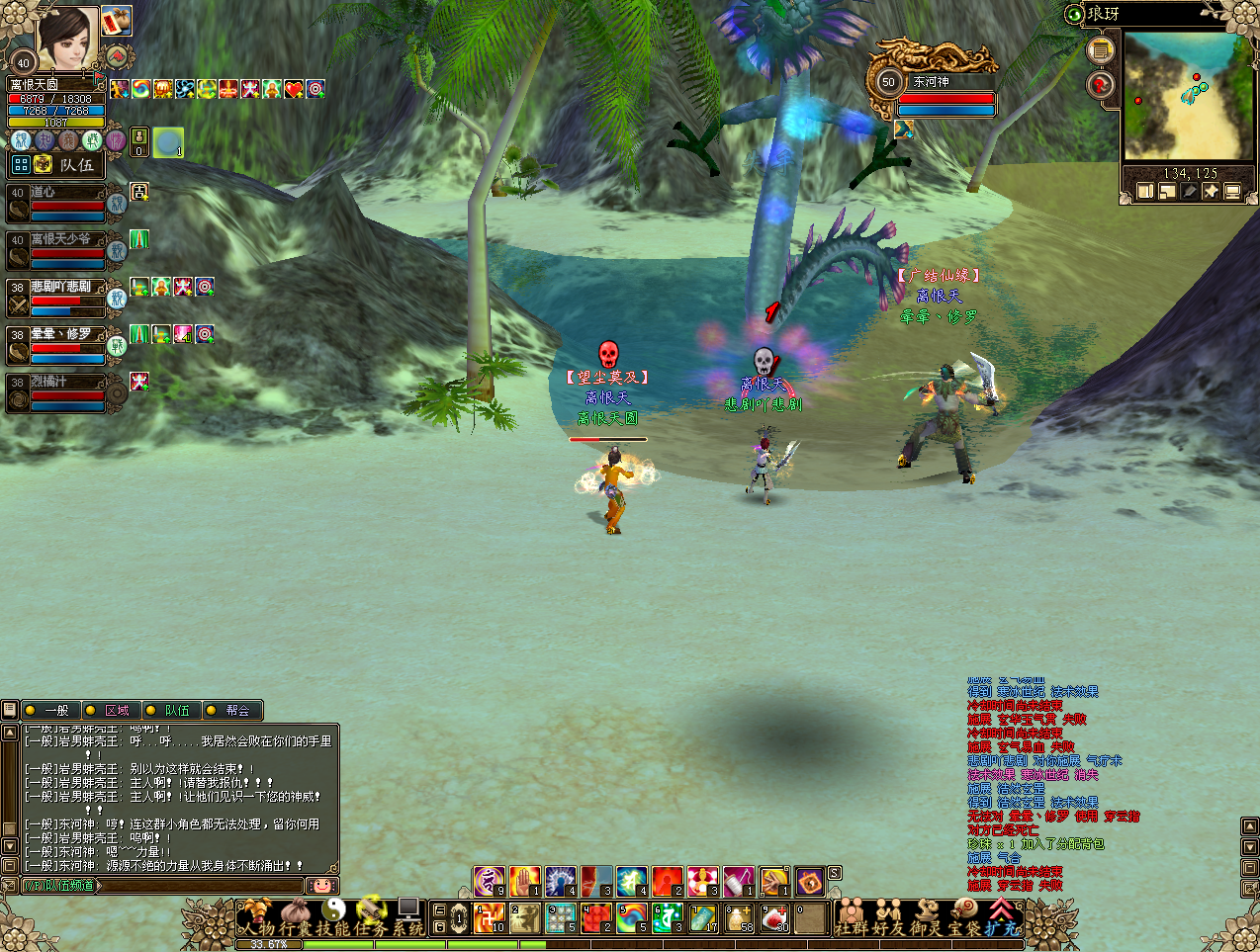
Task: Open the 行囊 inventory bag
Action: (x=295, y=918)
